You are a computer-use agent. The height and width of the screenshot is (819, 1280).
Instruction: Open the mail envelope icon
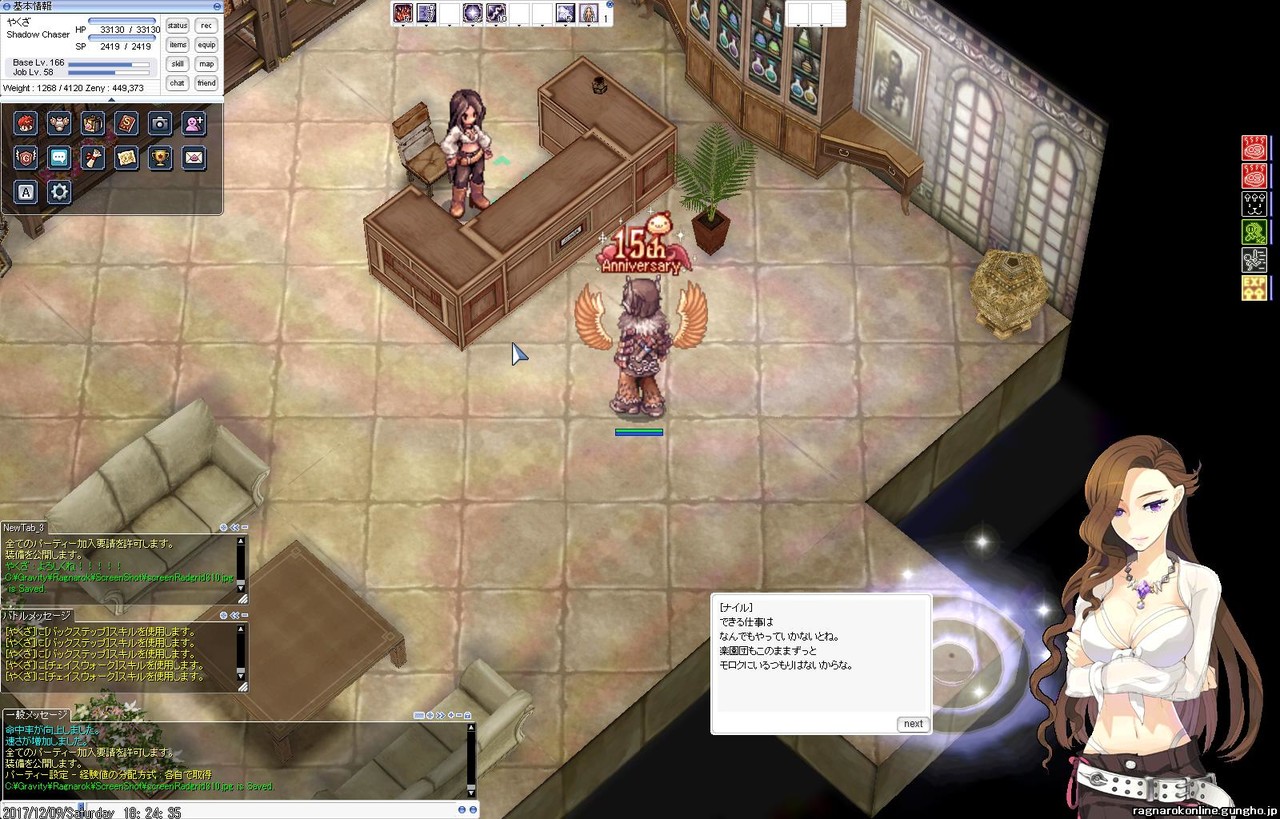(194, 157)
